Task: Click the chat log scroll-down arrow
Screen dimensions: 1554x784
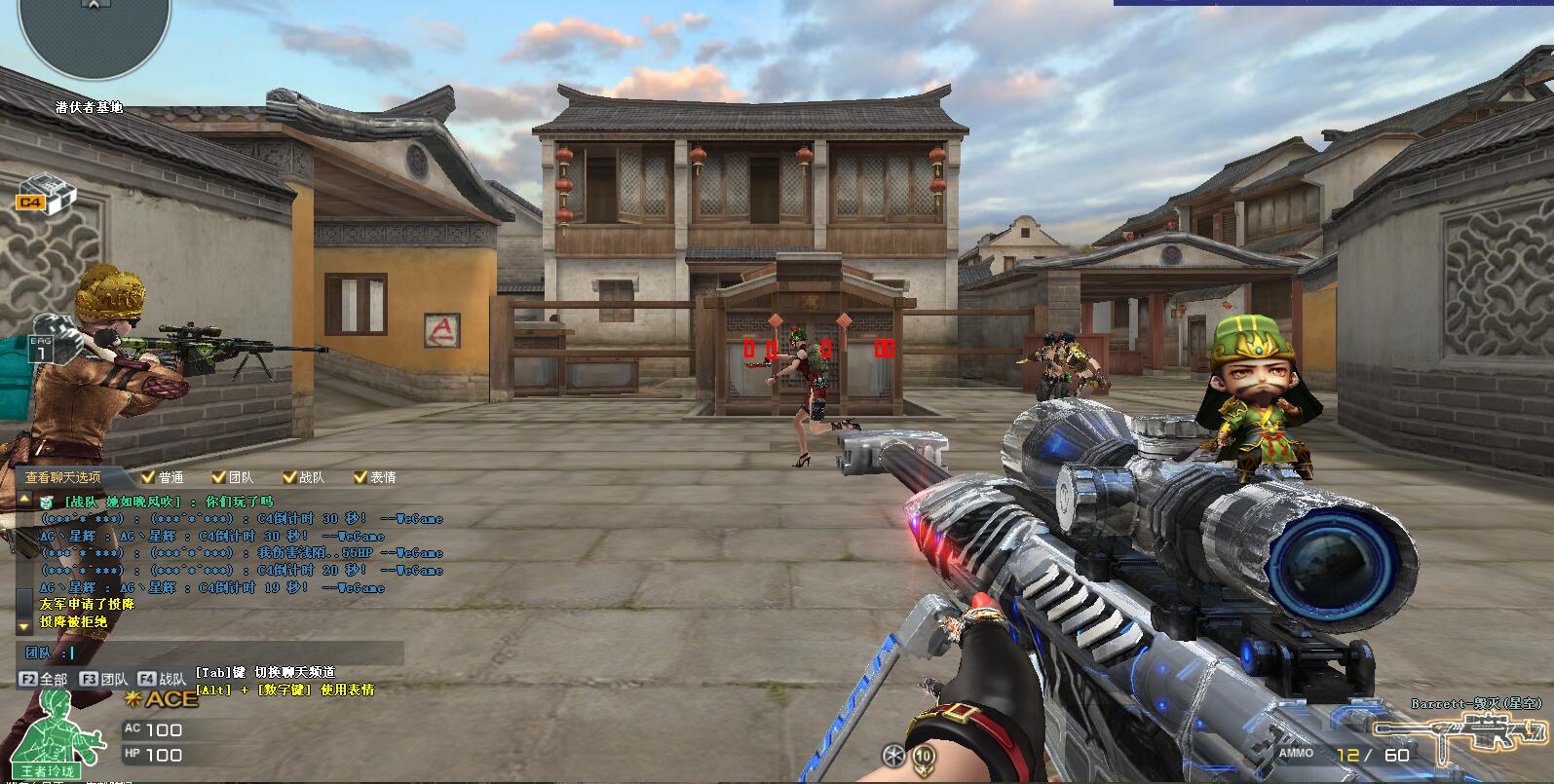Action: click(24, 626)
